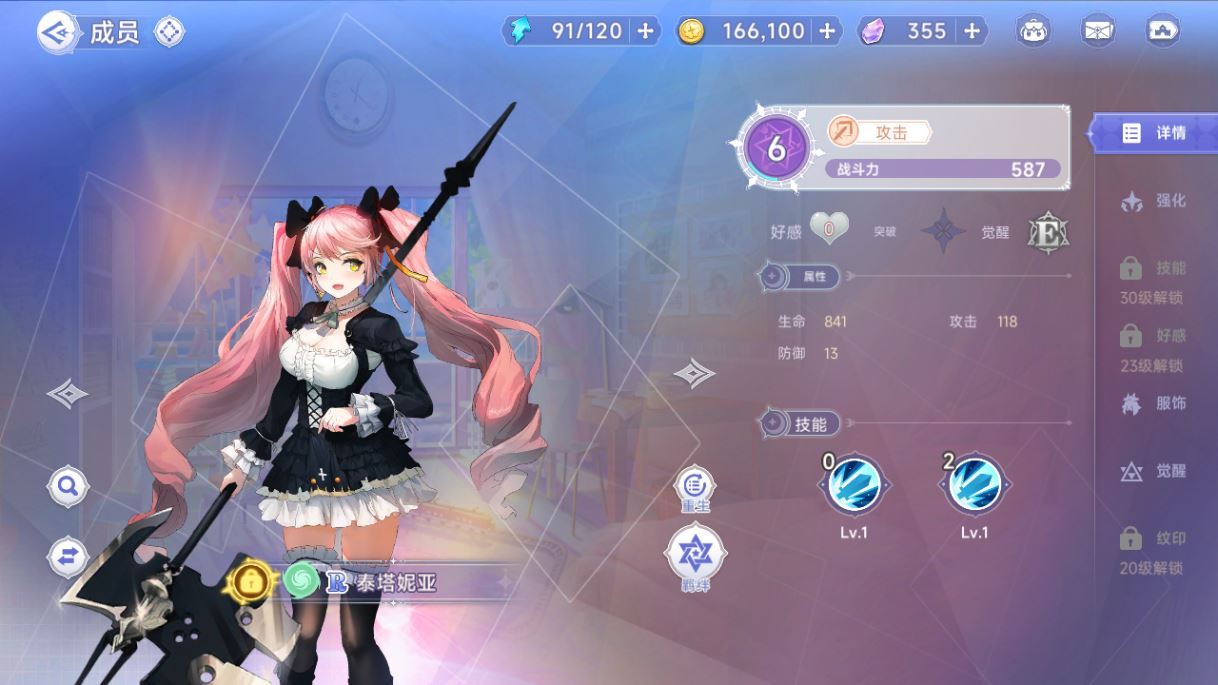Open the 强化 enhancement tab
Viewport: 1218px width, 685px height.
click(x=1155, y=201)
